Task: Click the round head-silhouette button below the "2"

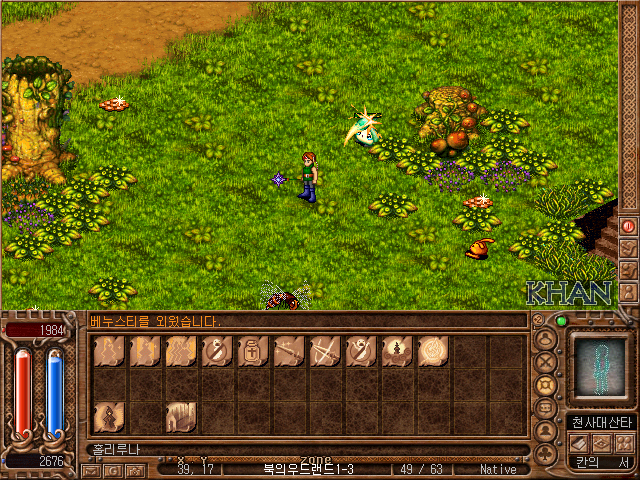Action: point(546,337)
